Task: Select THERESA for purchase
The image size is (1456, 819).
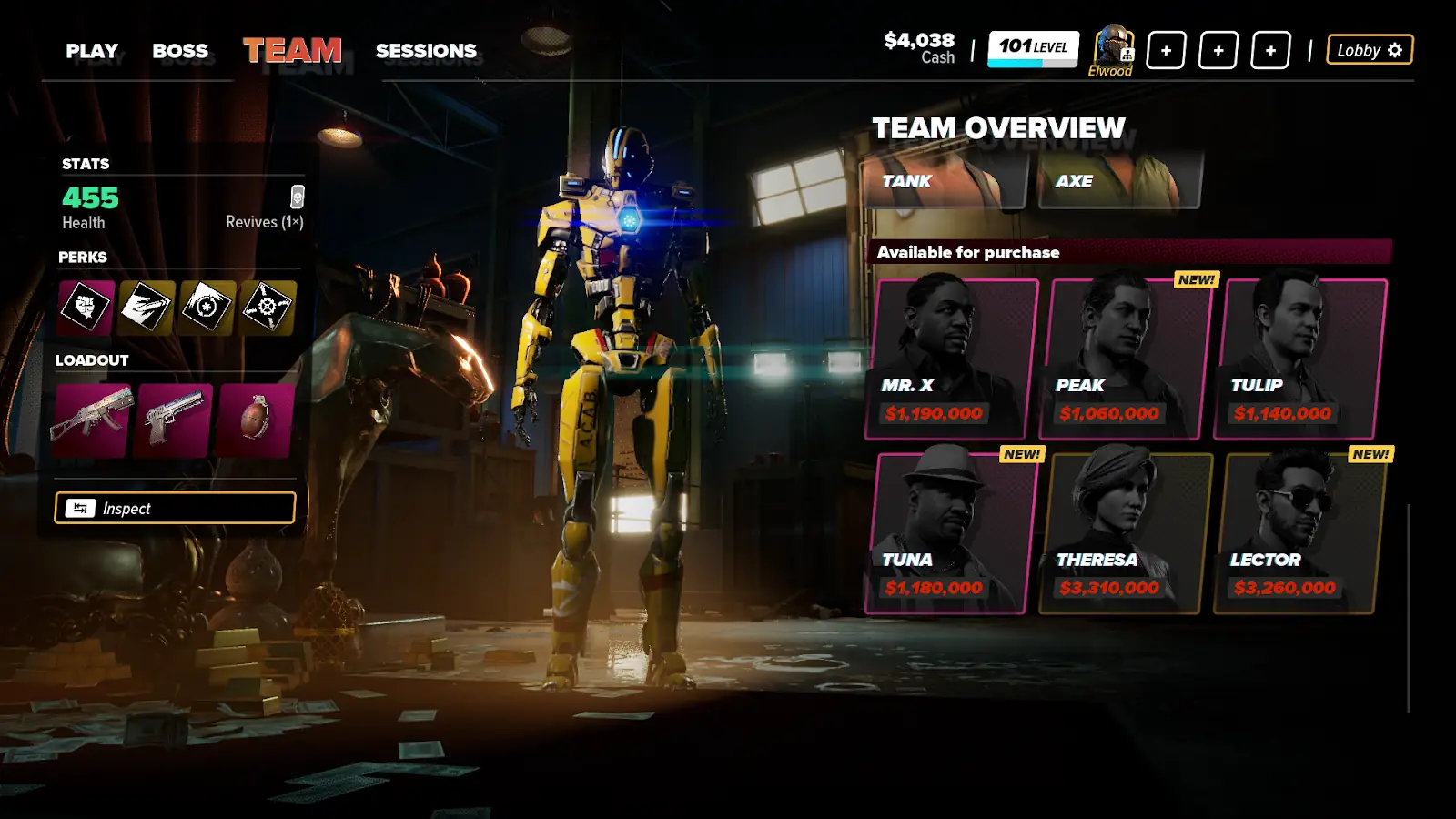Action: 1127,533
